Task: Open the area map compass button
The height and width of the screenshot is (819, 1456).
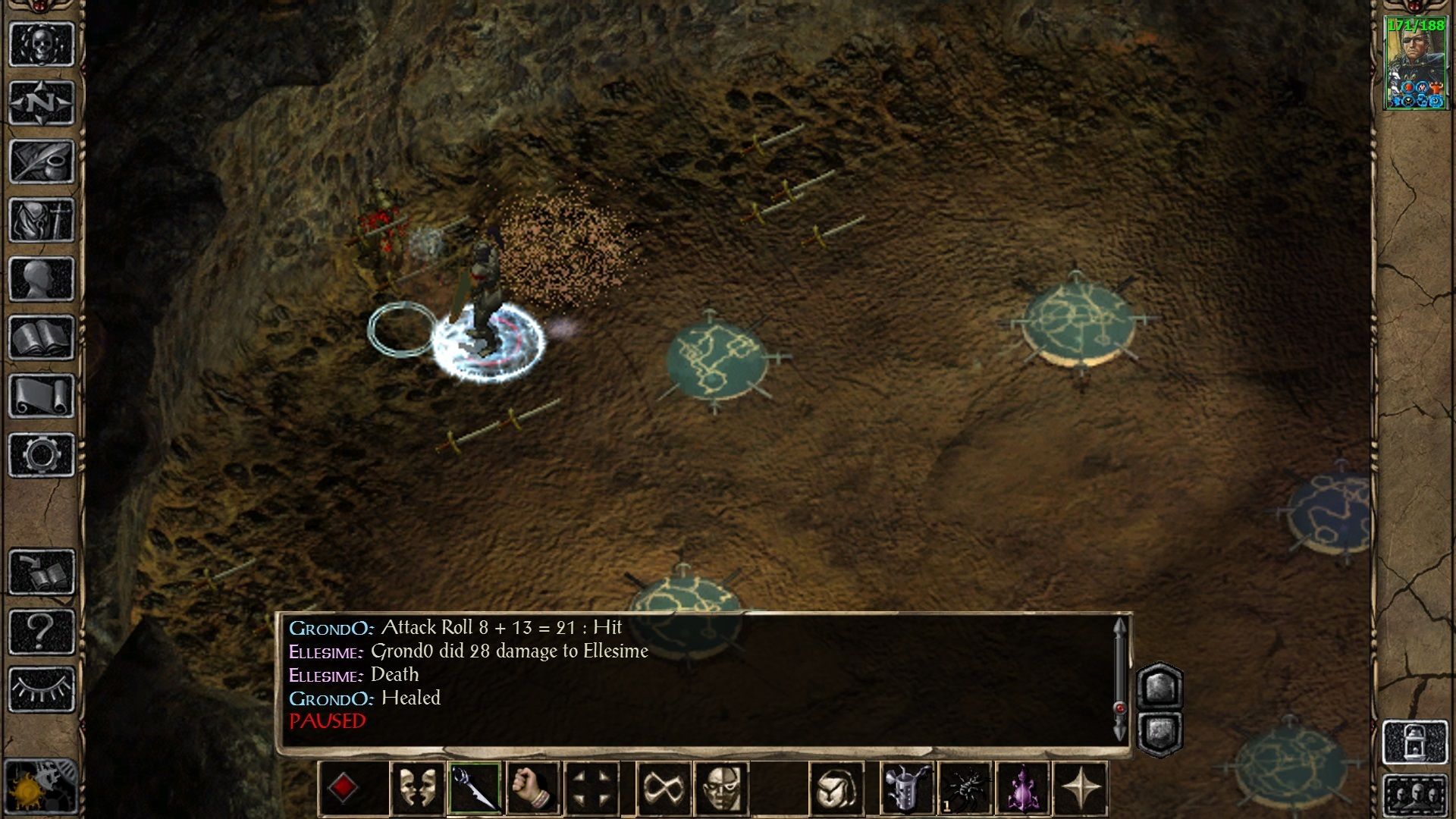Action: pyautogui.click(x=42, y=102)
